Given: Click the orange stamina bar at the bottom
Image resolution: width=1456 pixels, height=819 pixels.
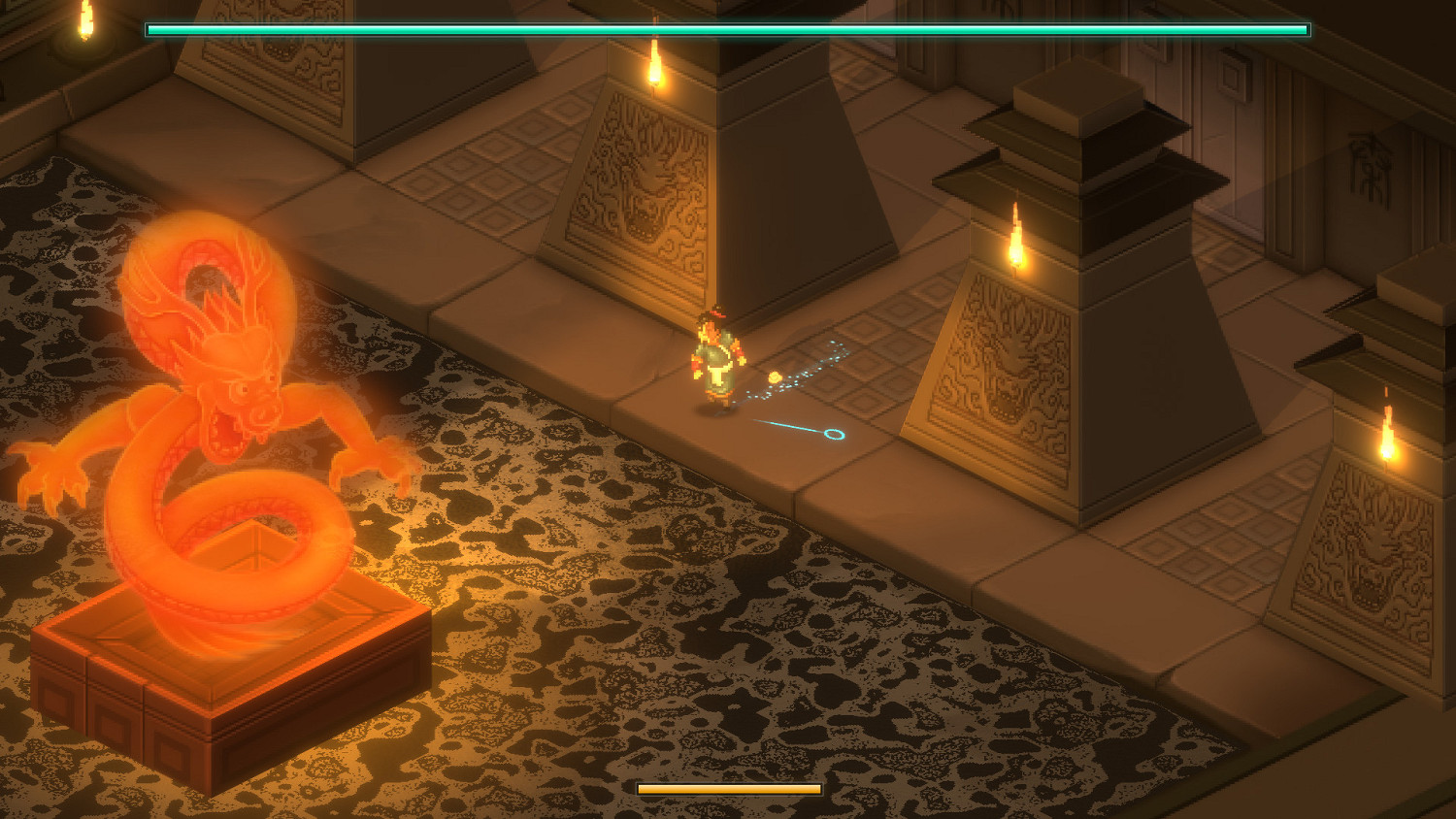Looking at the screenshot, I should coord(728,788).
